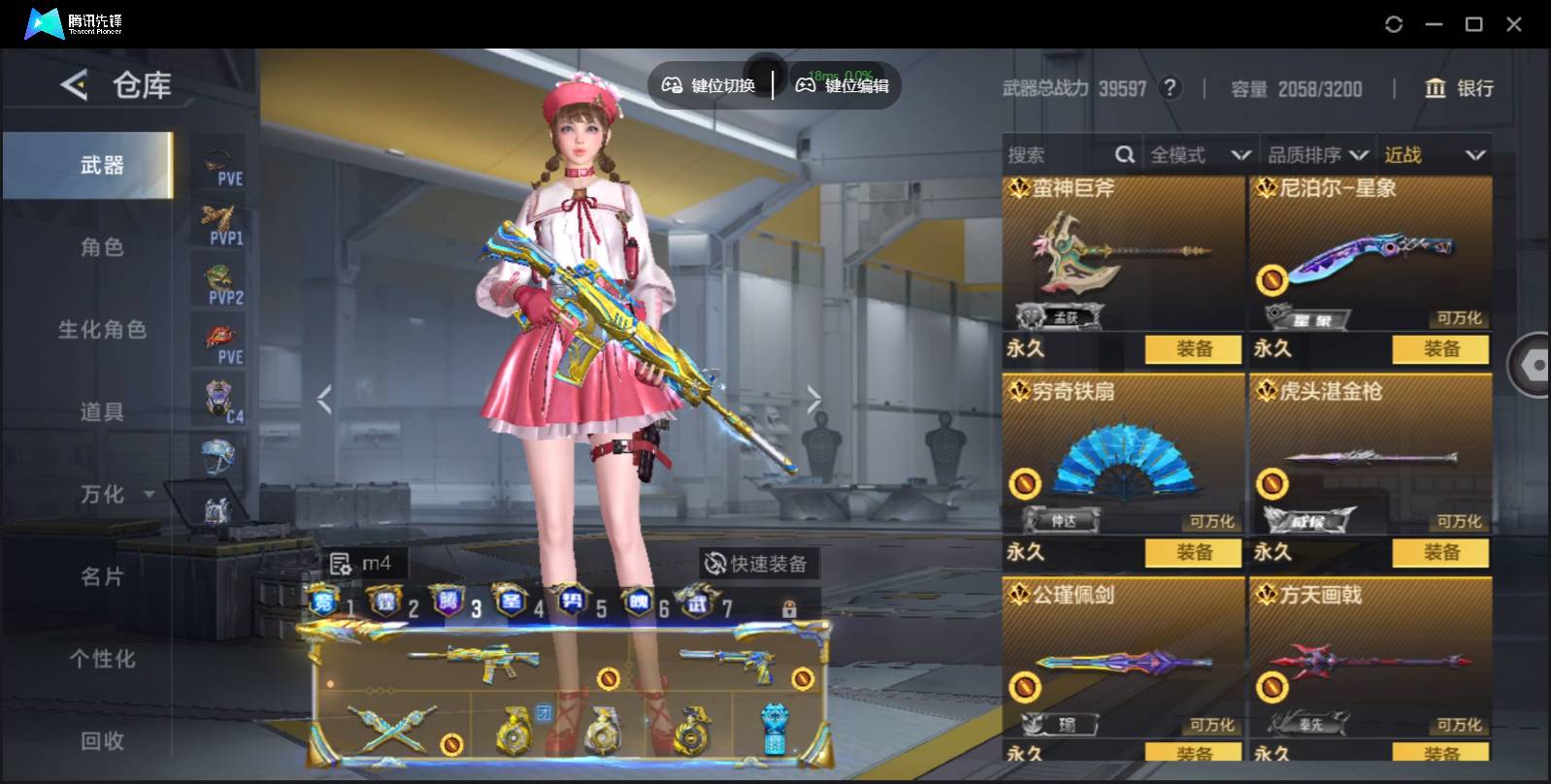The width and height of the screenshot is (1551, 784).
Task: Show the 个性化 tab
Action: [x=102, y=660]
